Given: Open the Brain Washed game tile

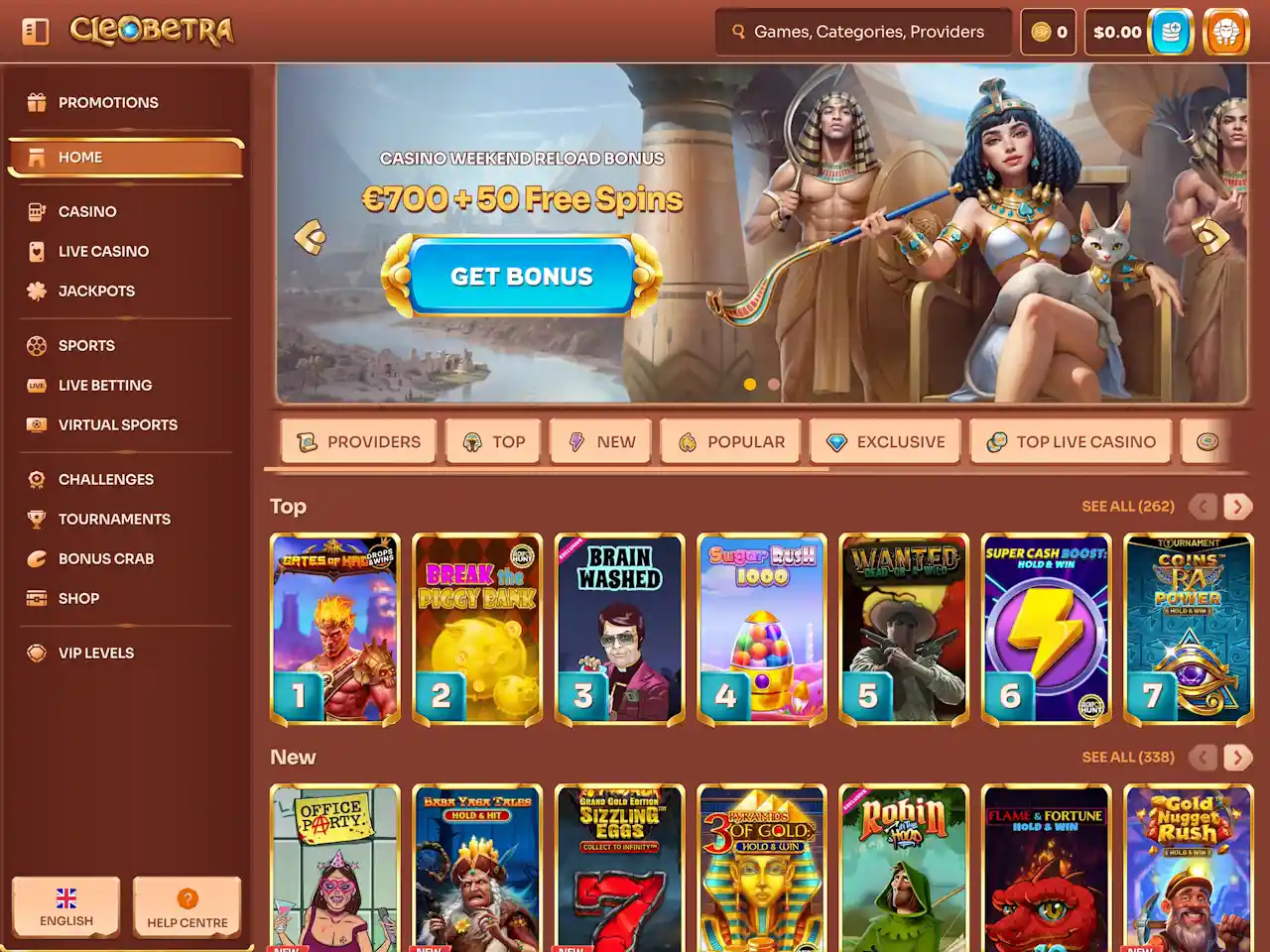Looking at the screenshot, I should (x=620, y=629).
